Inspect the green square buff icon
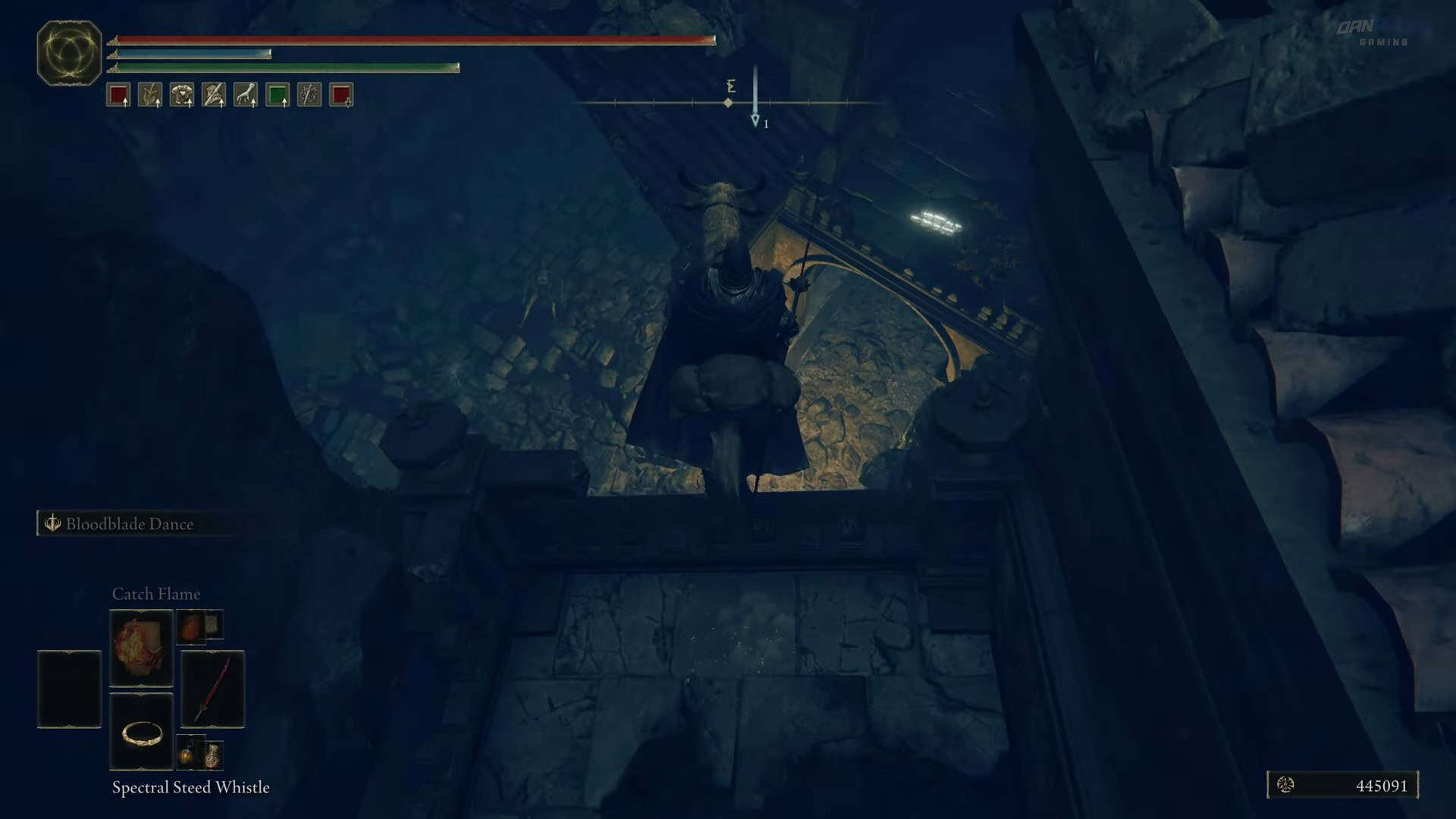The height and width of the screenshot is (819, 1456). (x=278, y=95)
